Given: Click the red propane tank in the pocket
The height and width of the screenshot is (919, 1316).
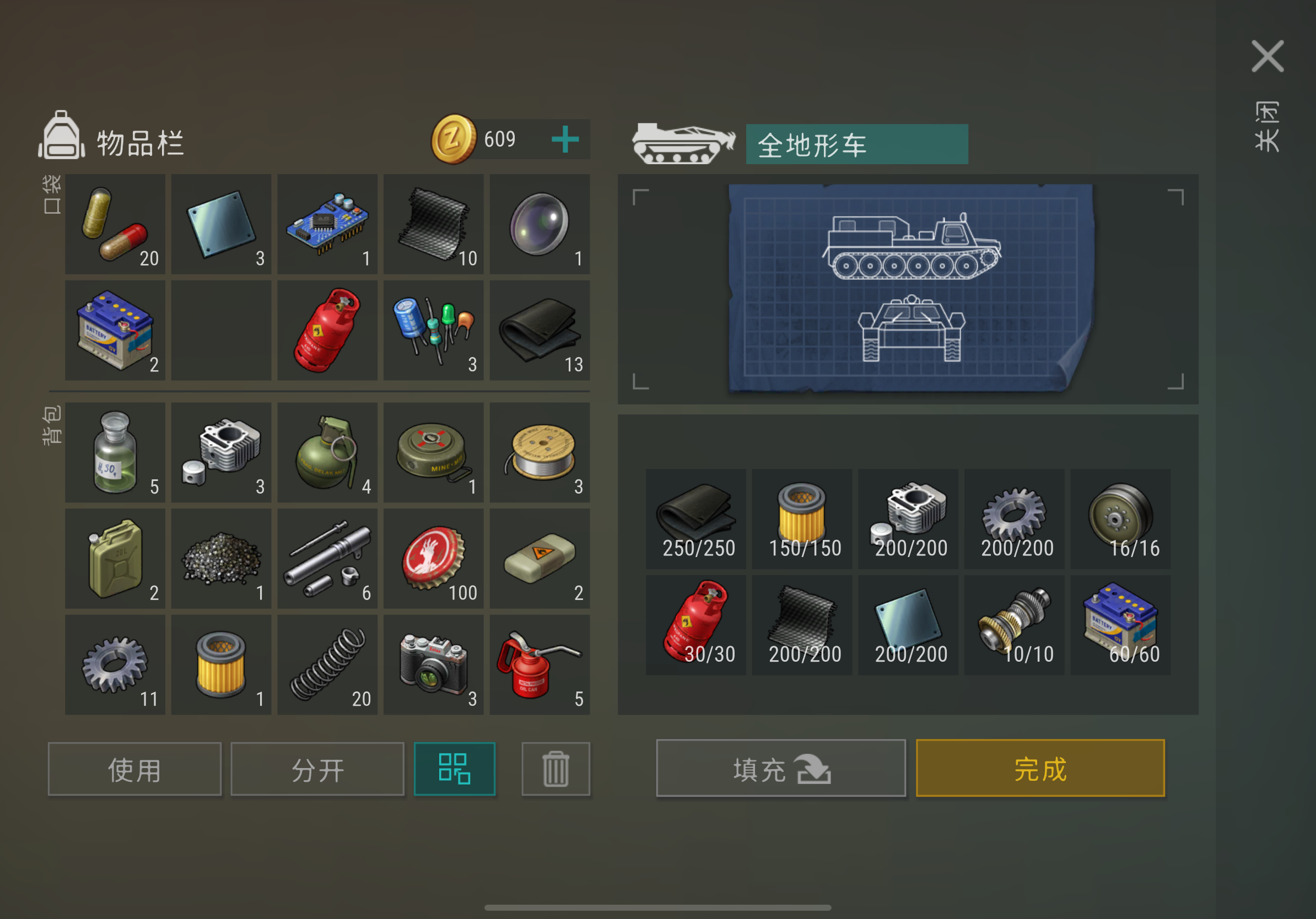Looking at the screenshot, I should (327, 331).
